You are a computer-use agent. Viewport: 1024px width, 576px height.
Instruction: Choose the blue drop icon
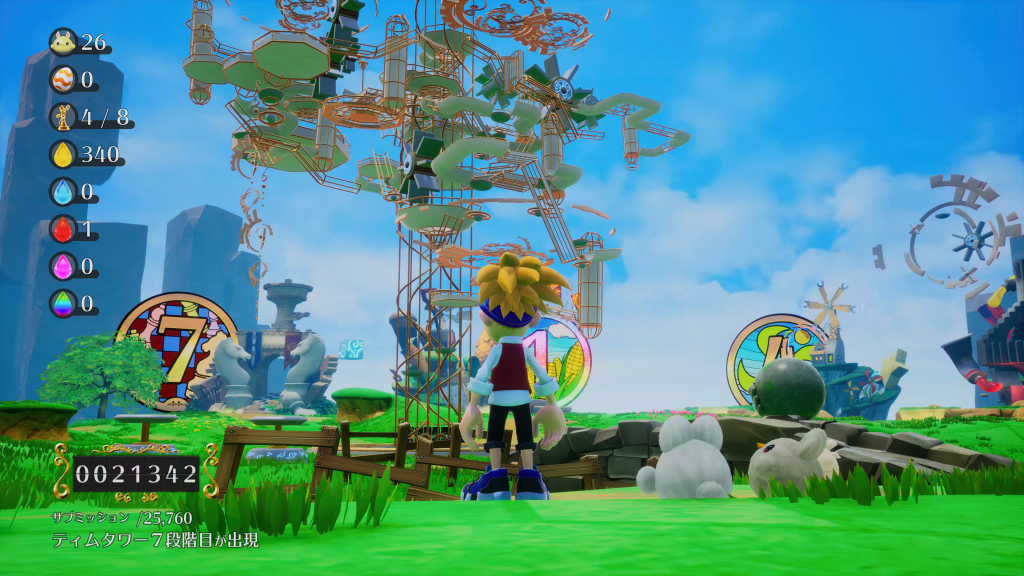point(63,191)
